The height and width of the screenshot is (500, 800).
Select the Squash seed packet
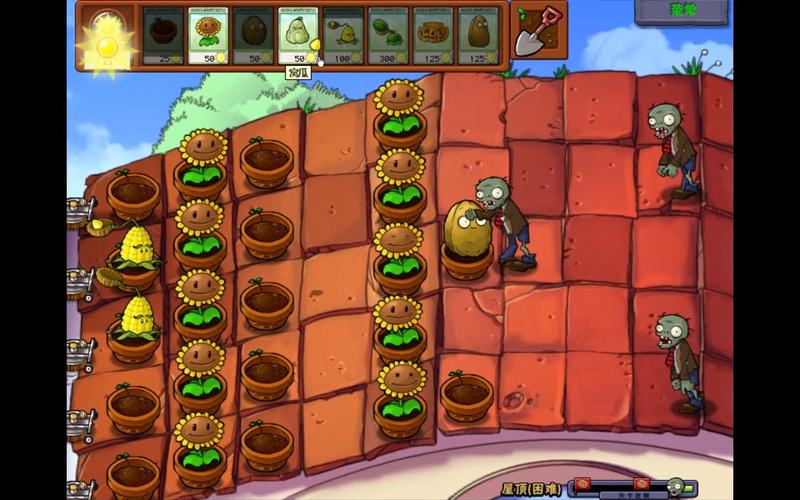tap(297, 35)
